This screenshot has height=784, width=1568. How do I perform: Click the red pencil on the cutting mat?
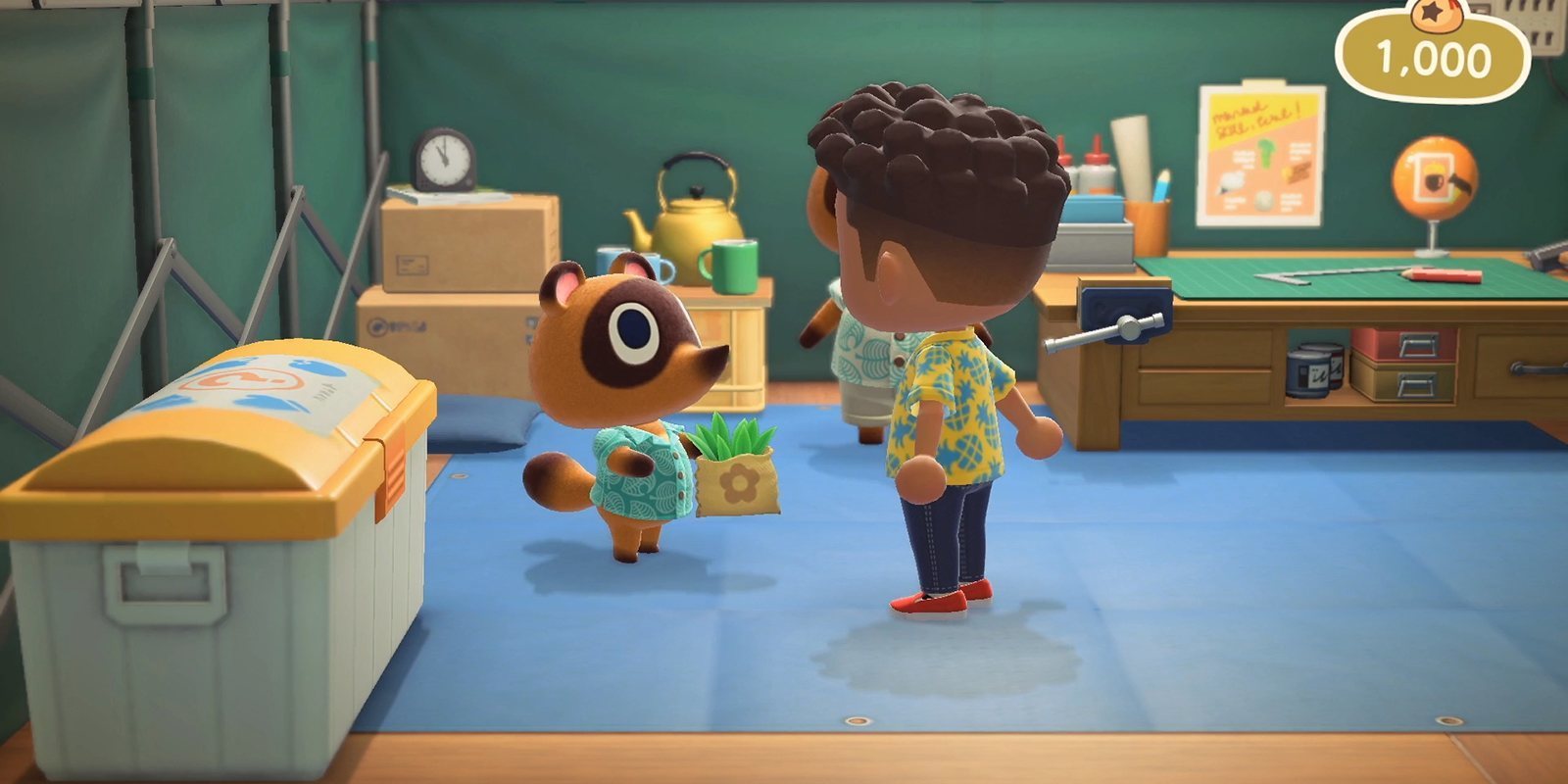(1445, 276)
